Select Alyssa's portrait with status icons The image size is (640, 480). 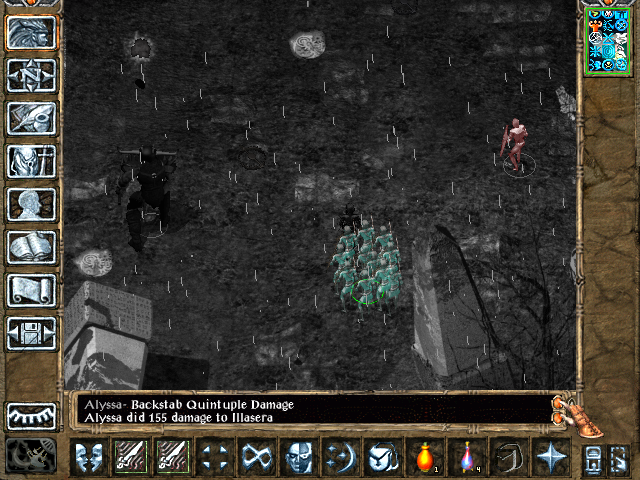coord(607,40)
